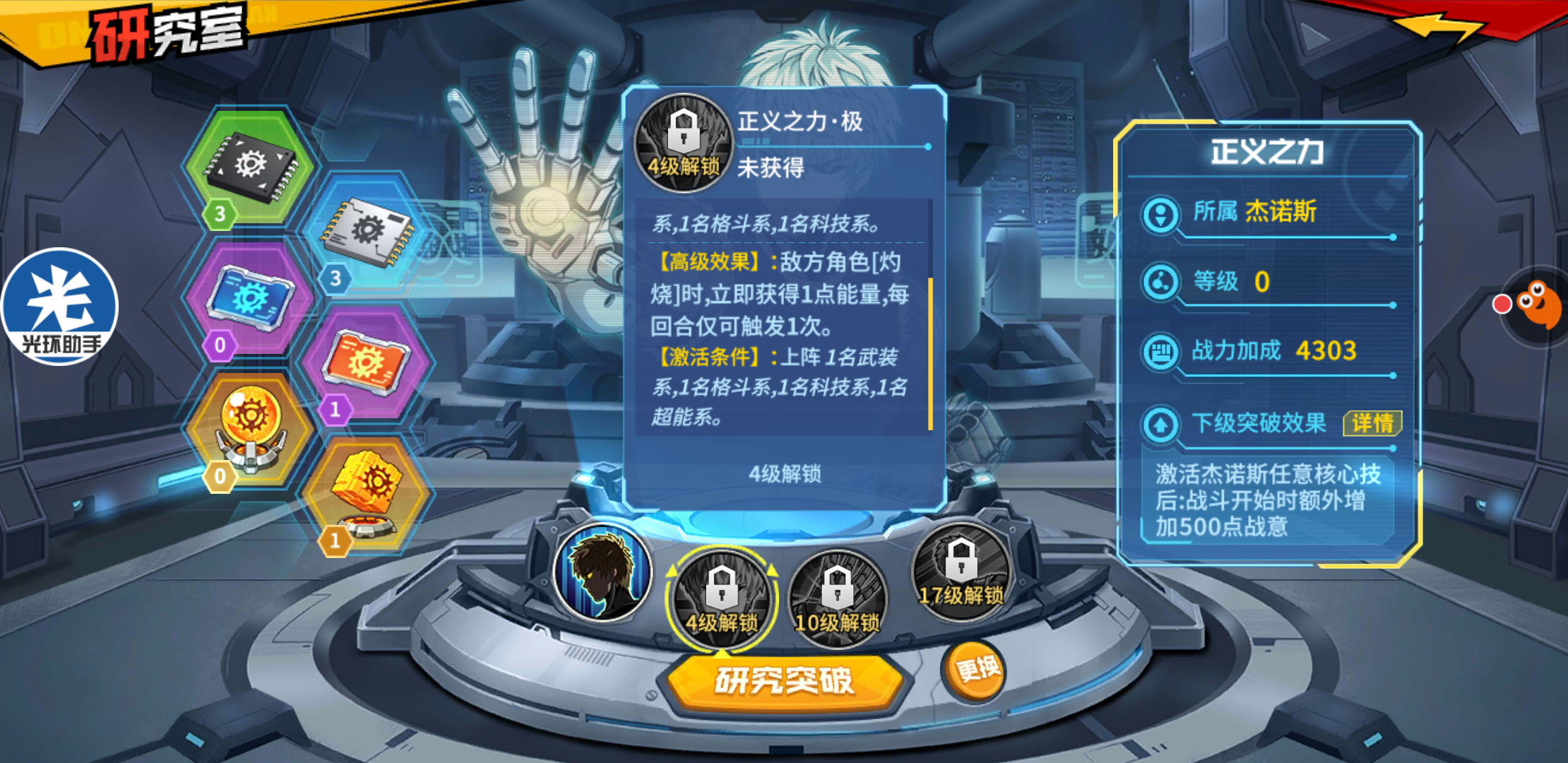Viewport: 1568px width, 763px height.
Task: Select the green chip material hexagon
Action: point(249,167)
